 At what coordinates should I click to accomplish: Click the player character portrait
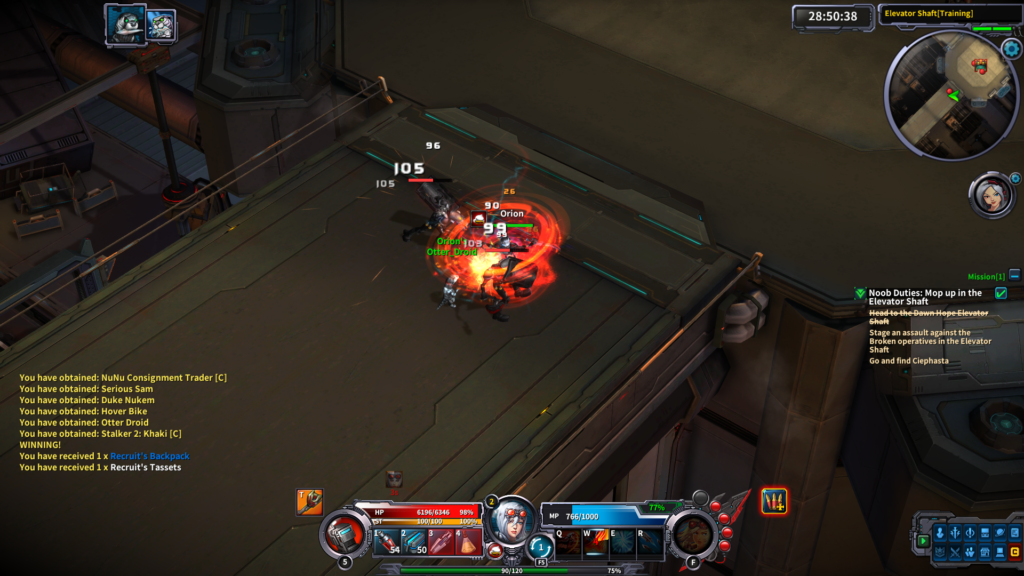click(511, 520)
